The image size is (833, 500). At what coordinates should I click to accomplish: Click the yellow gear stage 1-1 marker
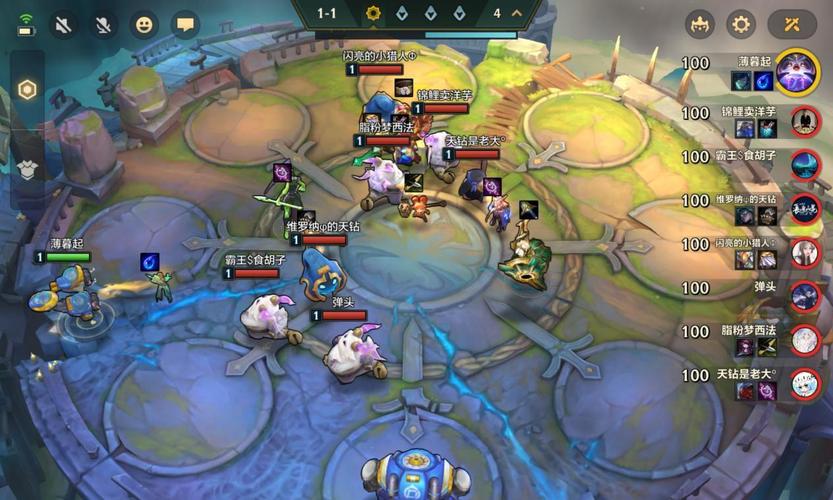[x=374, y=13]
